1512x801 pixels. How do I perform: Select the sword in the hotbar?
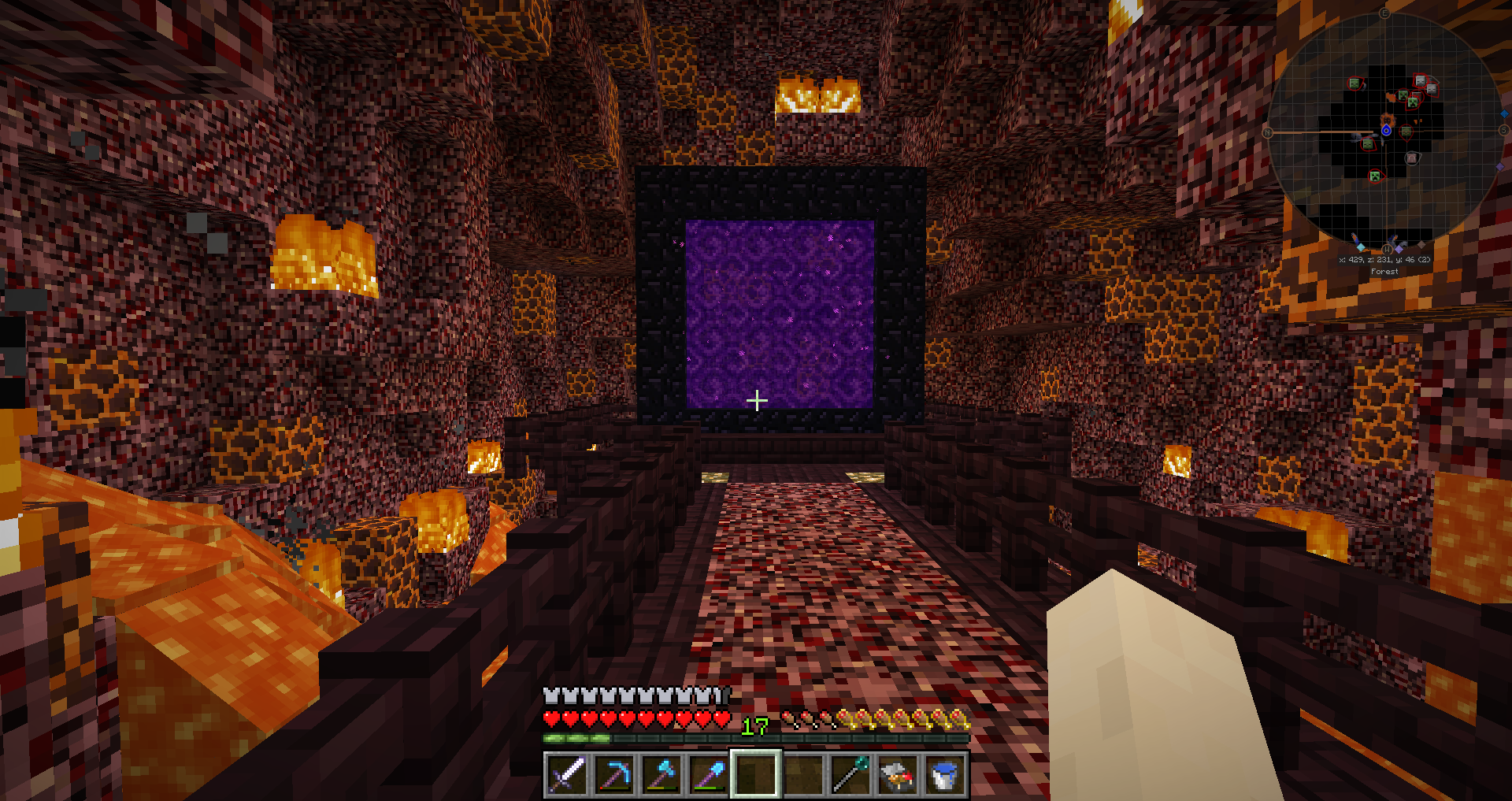567,775
